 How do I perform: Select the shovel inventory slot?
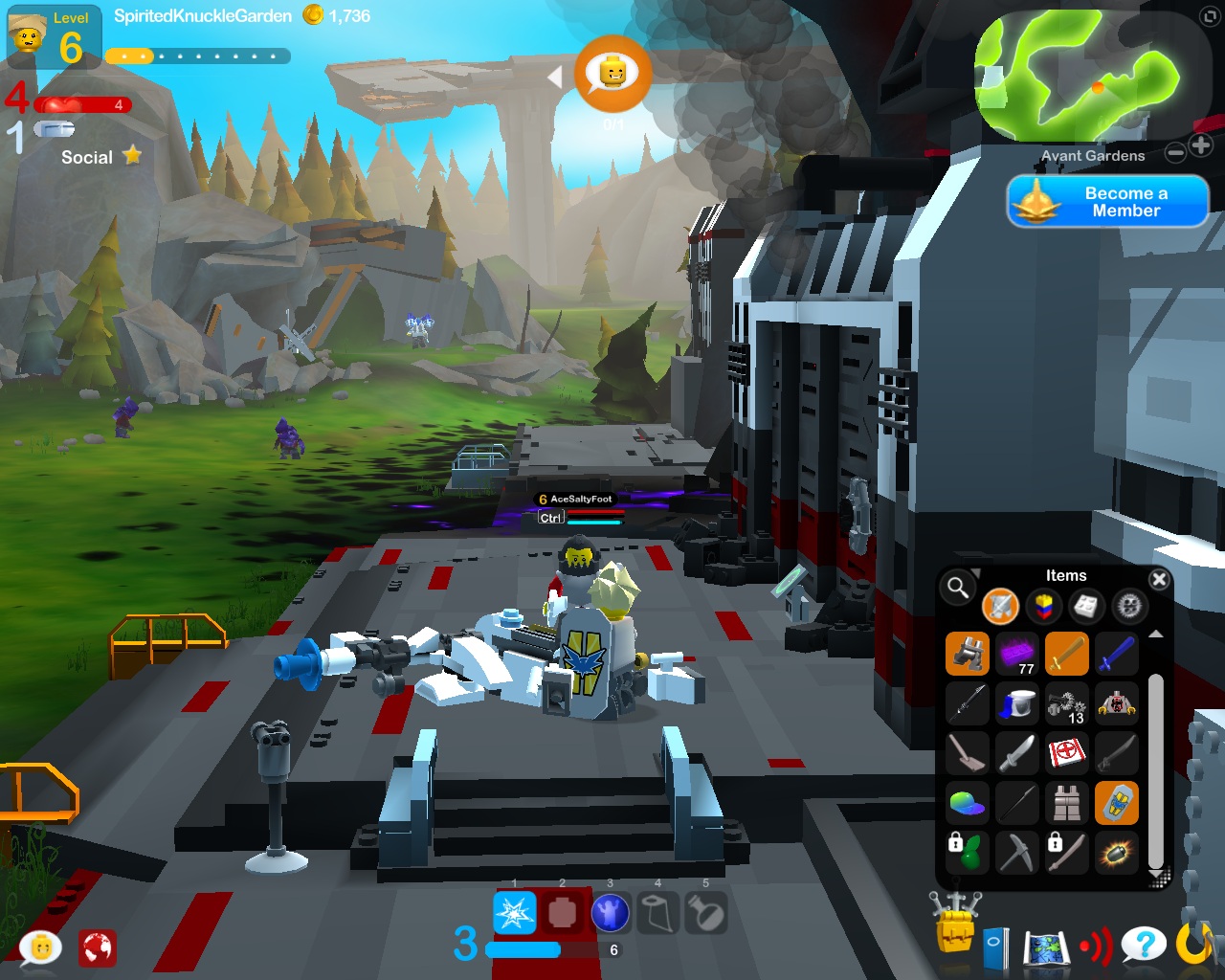tap(967, 754)
